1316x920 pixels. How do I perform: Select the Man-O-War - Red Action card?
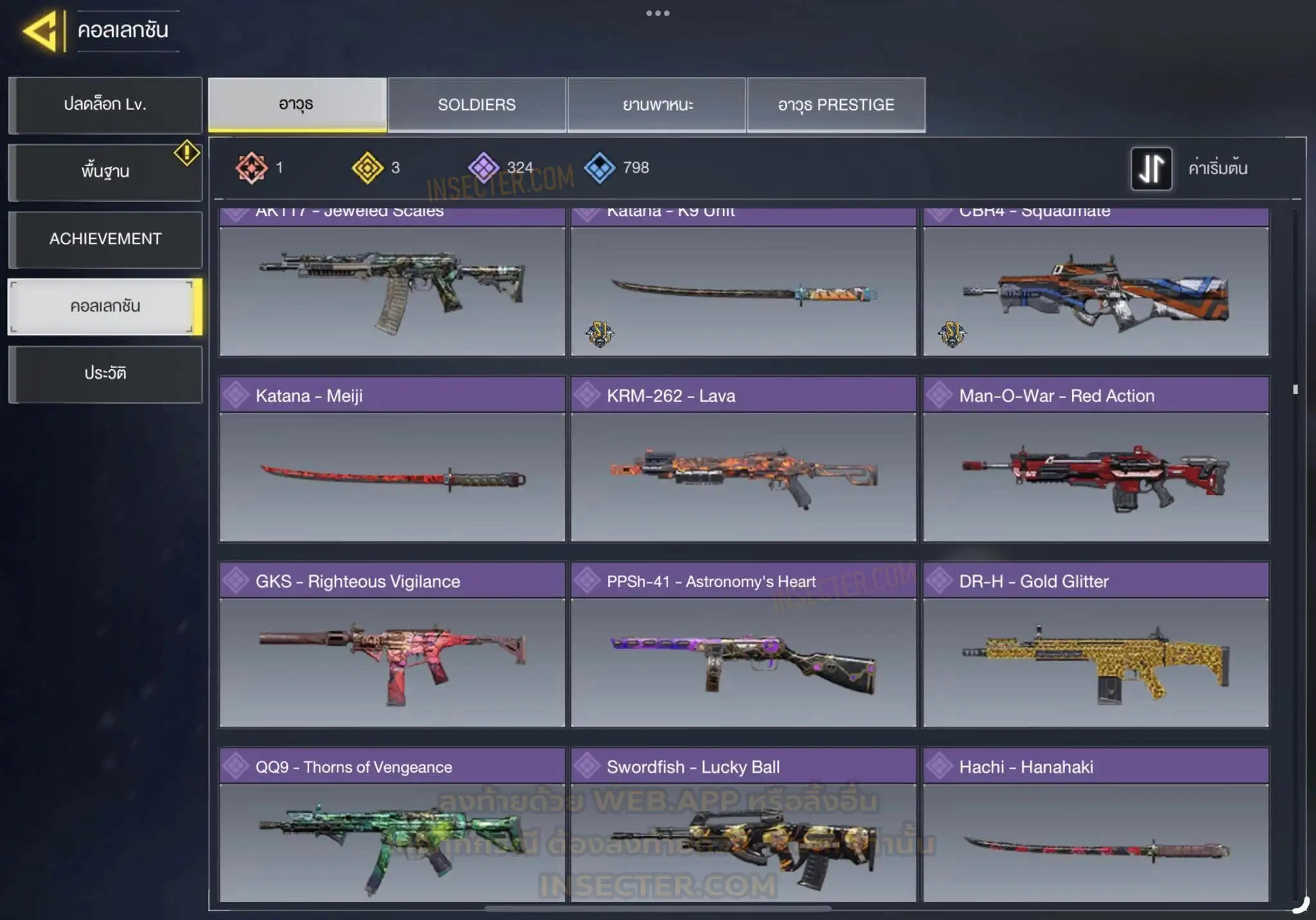[x=1096, y=460]
